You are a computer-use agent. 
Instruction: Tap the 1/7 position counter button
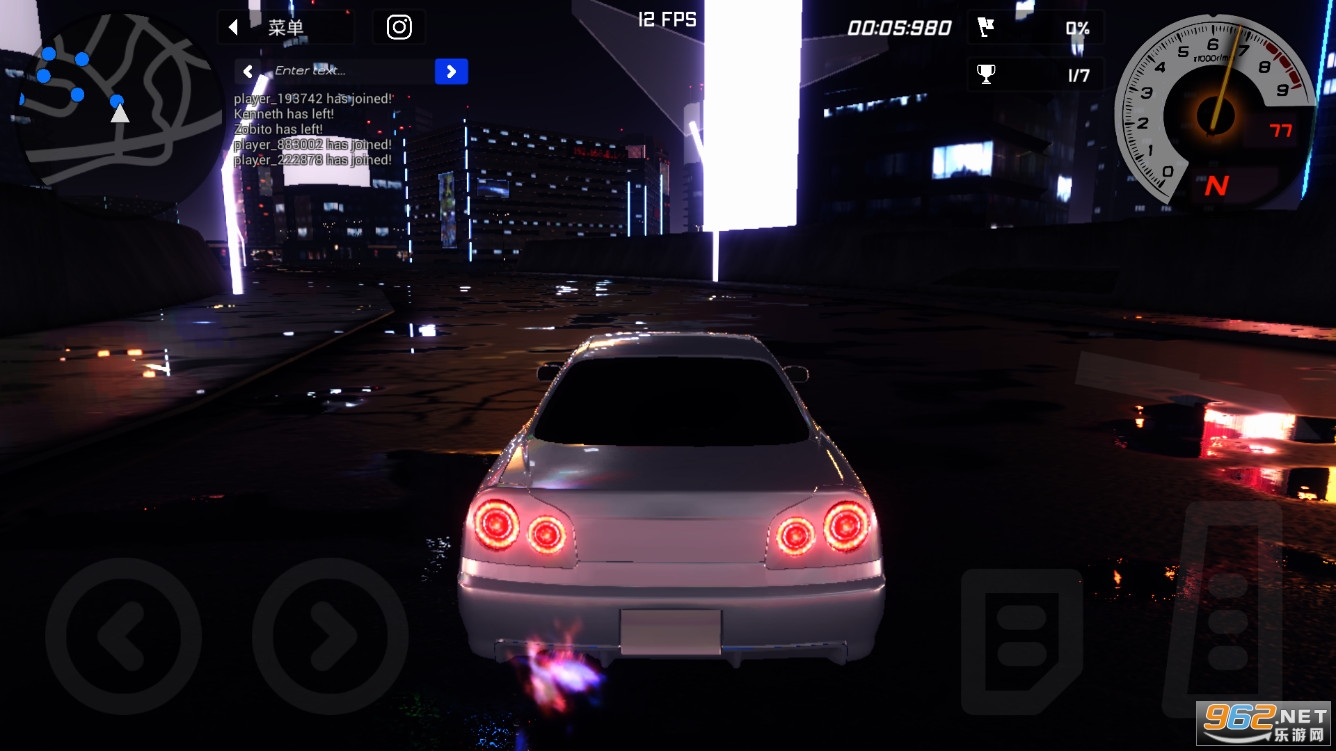1079,74
